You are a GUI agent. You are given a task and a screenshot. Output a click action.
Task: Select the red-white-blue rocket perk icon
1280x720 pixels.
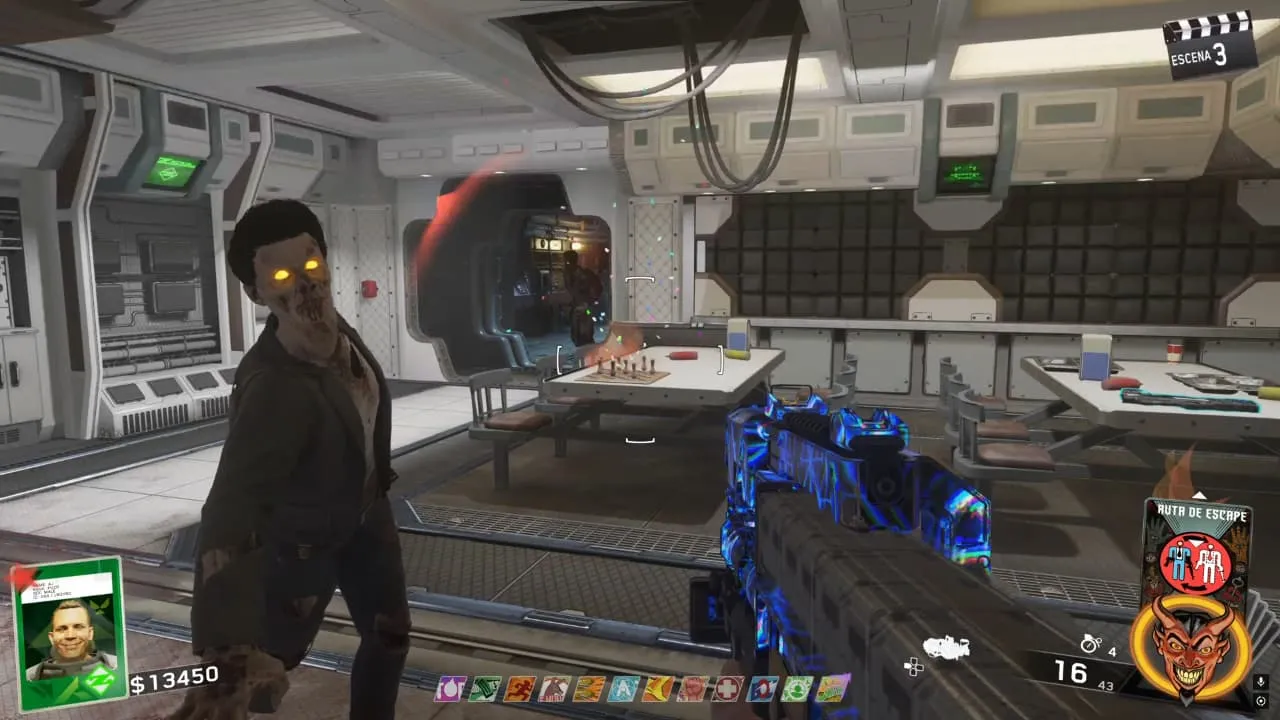[763, 688]
